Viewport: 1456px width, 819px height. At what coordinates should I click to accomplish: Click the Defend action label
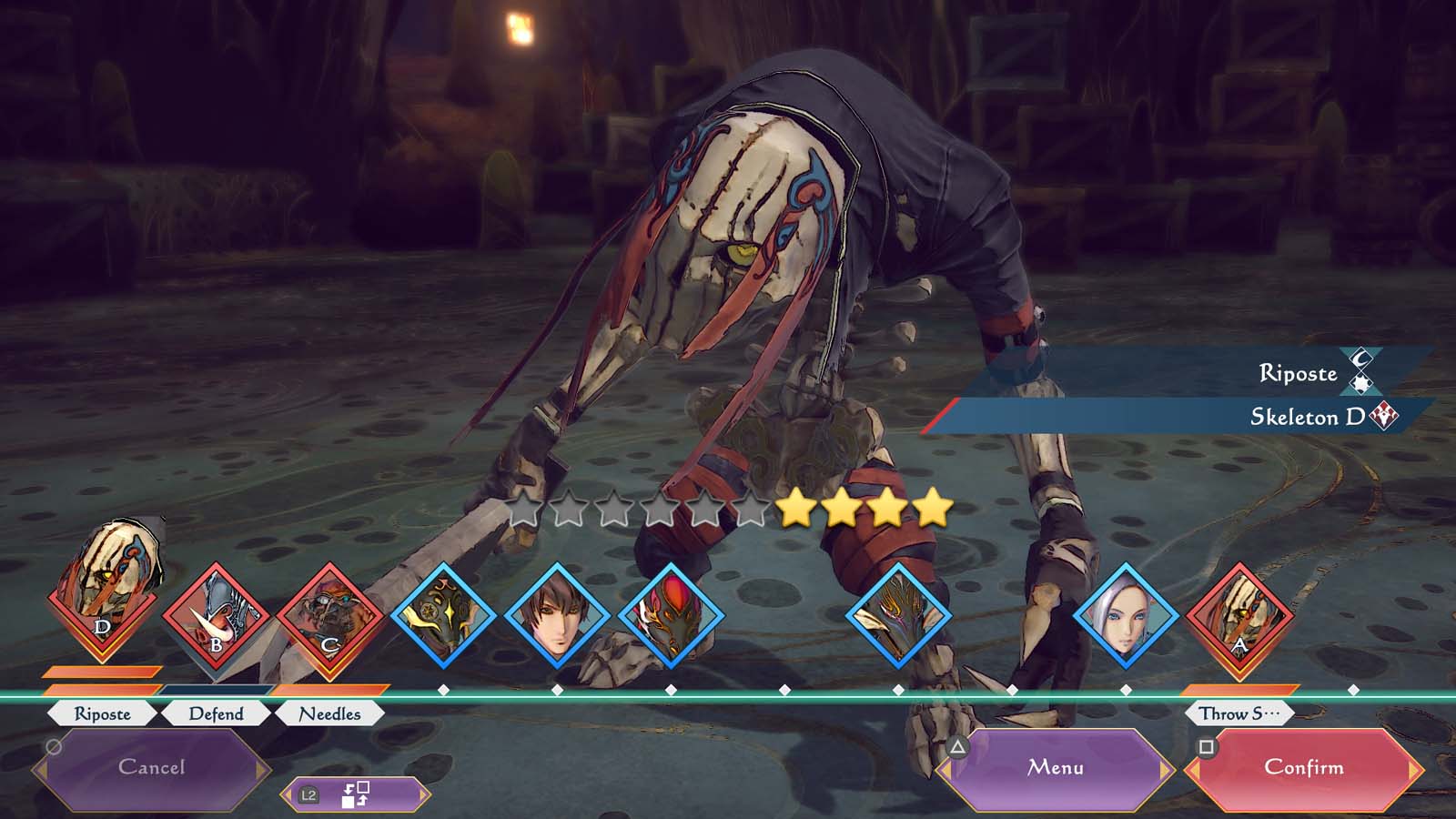pos(216,714)
